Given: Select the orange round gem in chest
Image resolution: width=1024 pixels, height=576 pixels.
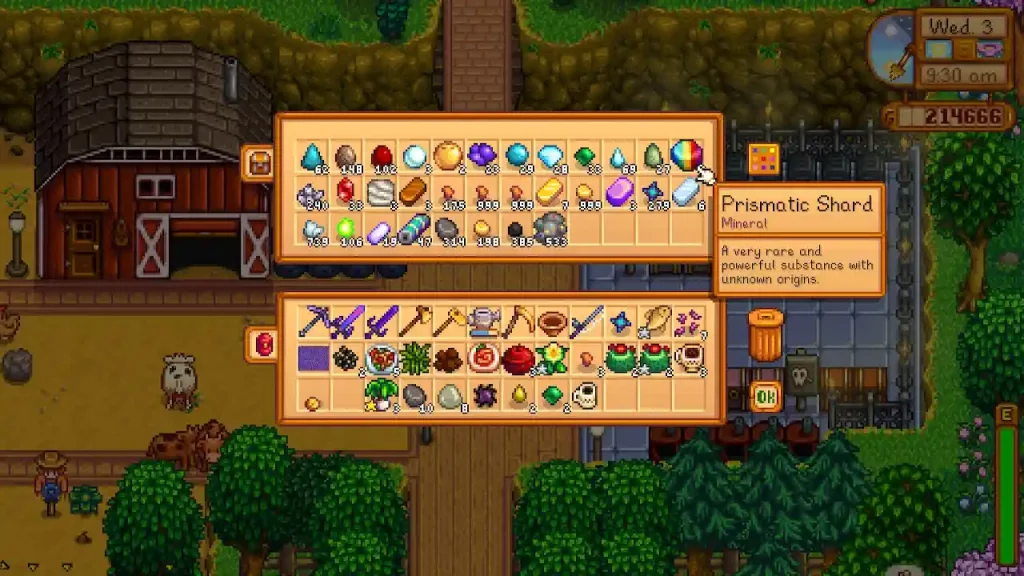Looking at the screenshot, I should (x=448, y=156).
